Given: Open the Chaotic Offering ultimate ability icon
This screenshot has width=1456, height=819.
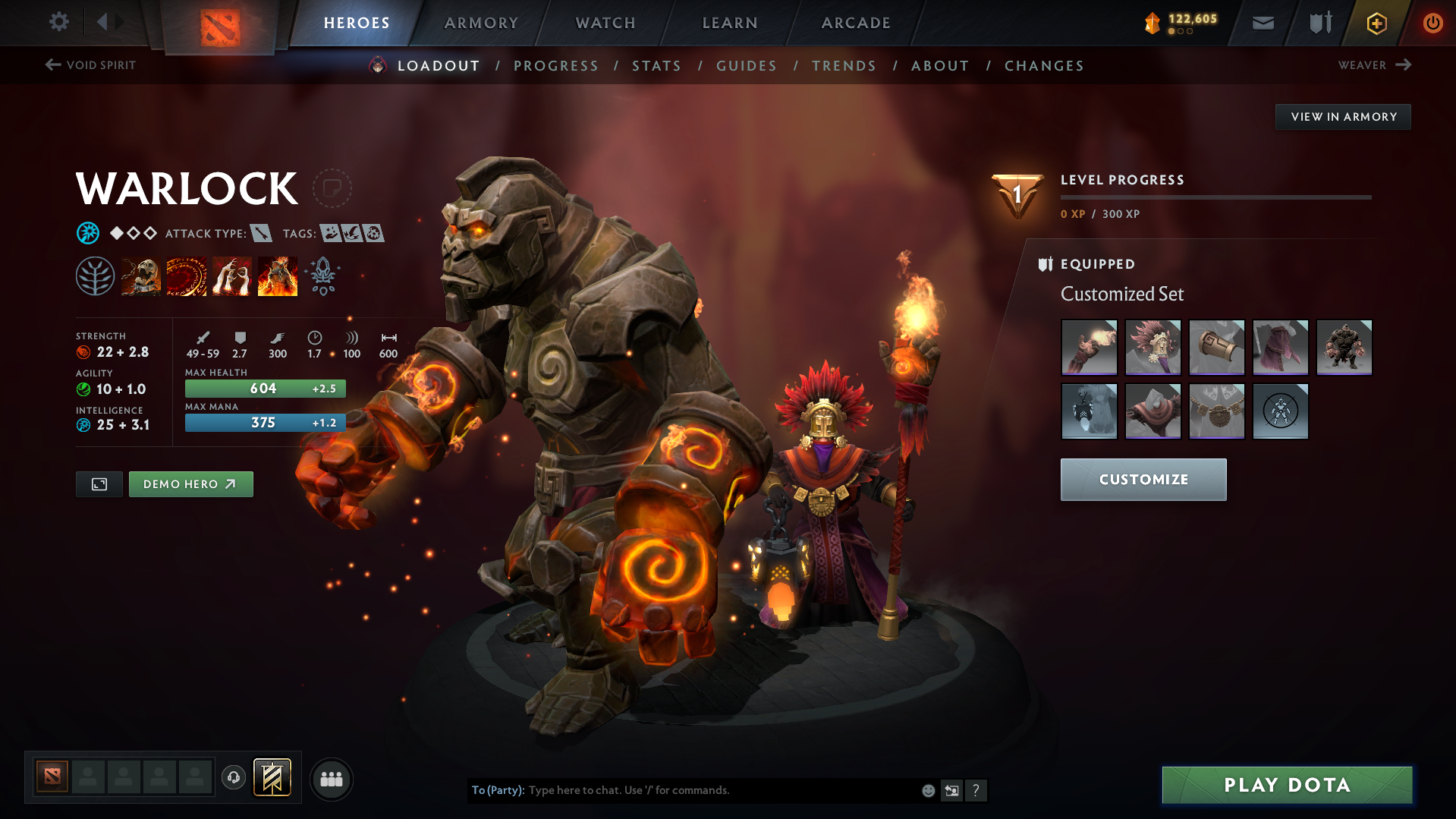Looking at the screenshot, I should point(278,276).
